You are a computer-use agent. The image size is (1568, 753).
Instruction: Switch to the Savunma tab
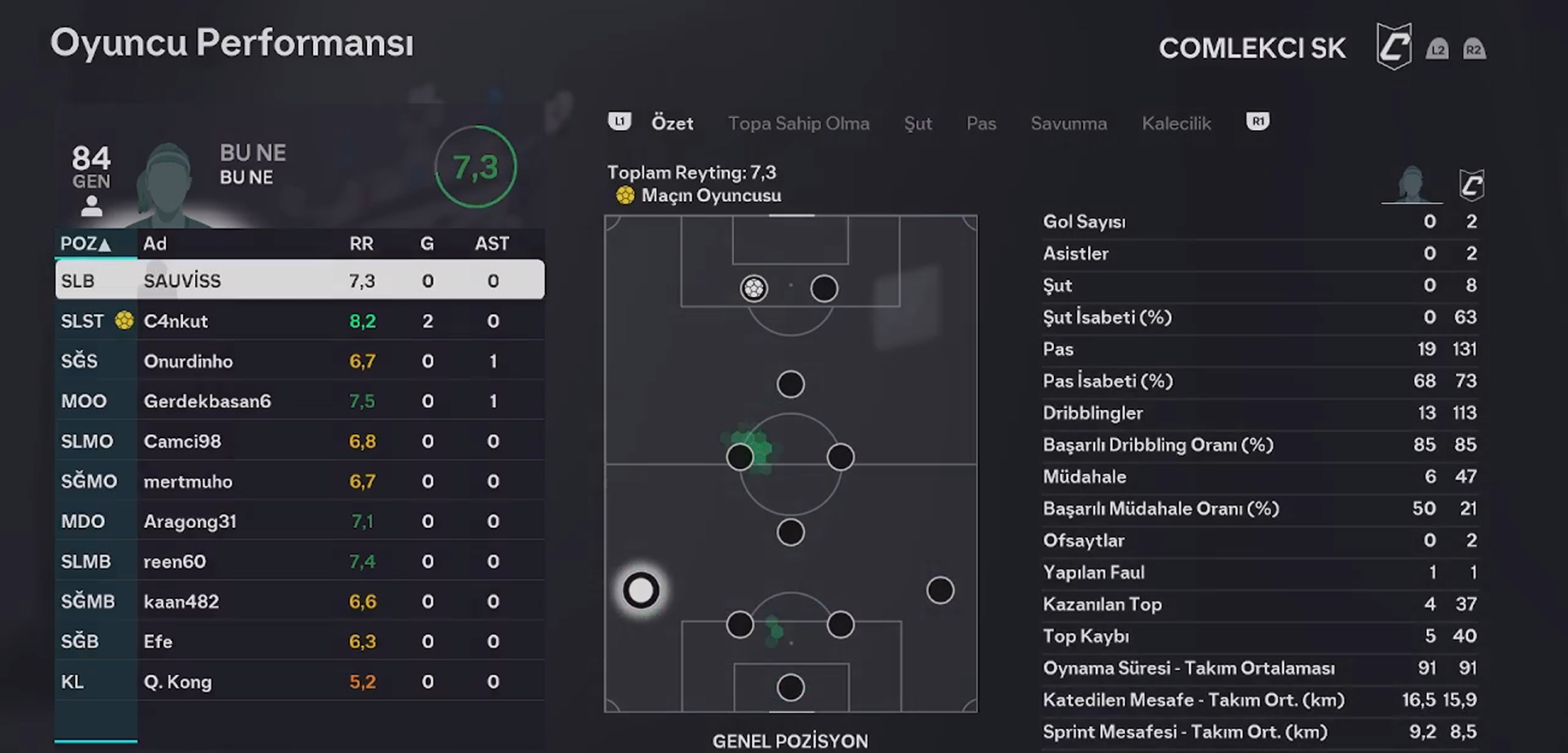[1068, 123]
